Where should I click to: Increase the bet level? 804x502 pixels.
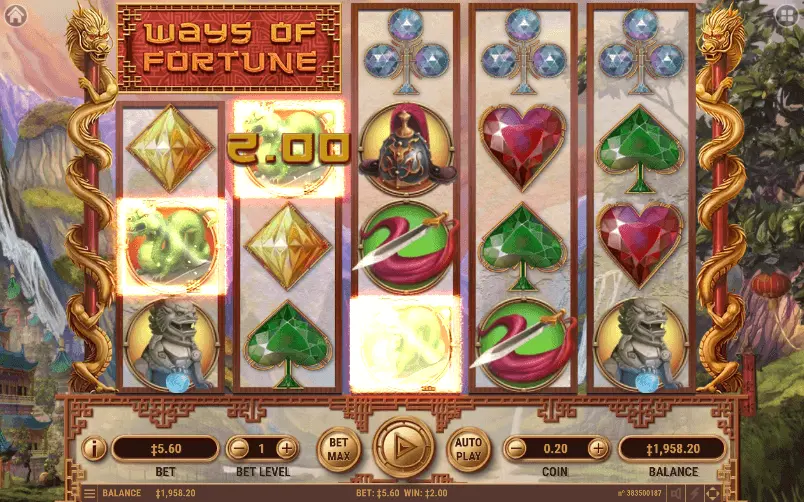pyautogui.click(x=287, y=448)
